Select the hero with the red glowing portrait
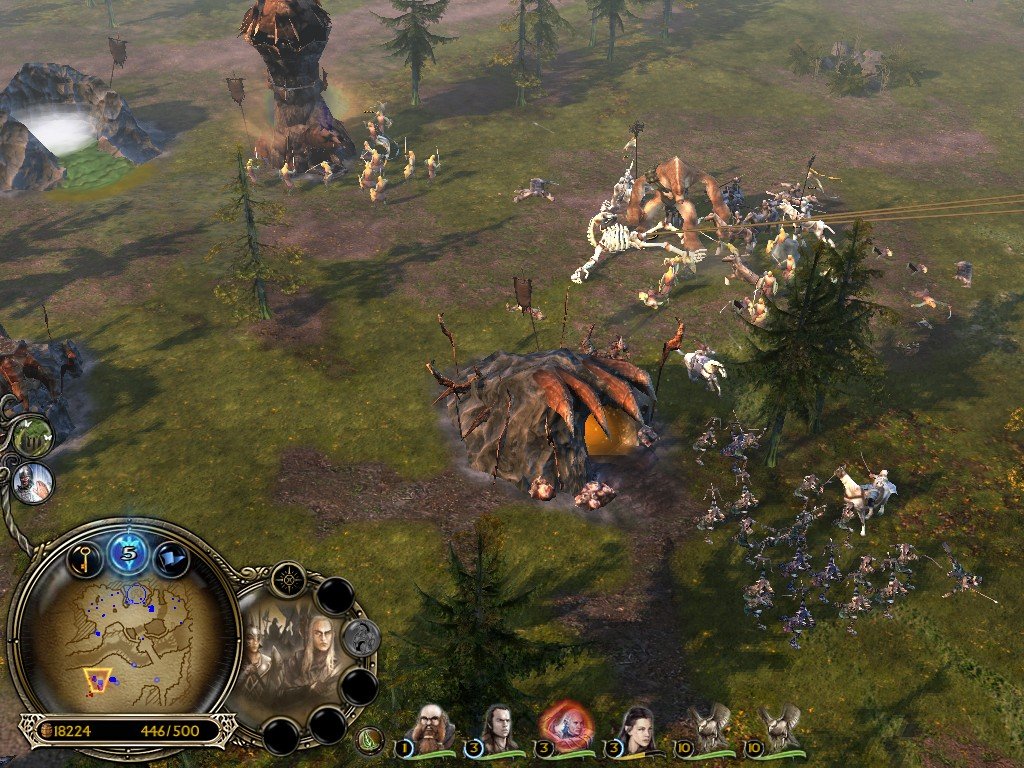Image resolution: width=1024 pixels, height=768 pixels. click(x=566, y=726)
